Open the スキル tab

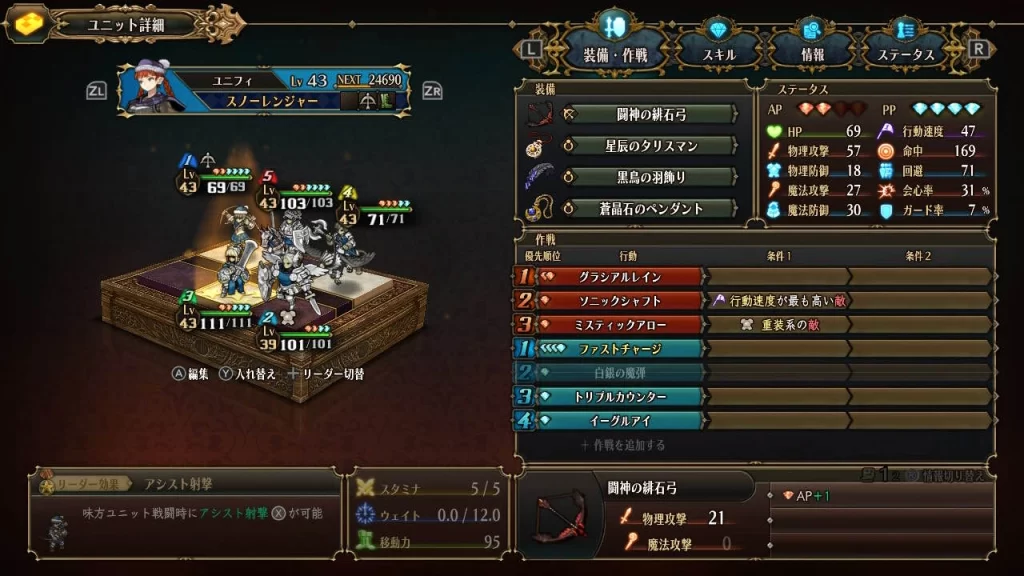point(719,54)
